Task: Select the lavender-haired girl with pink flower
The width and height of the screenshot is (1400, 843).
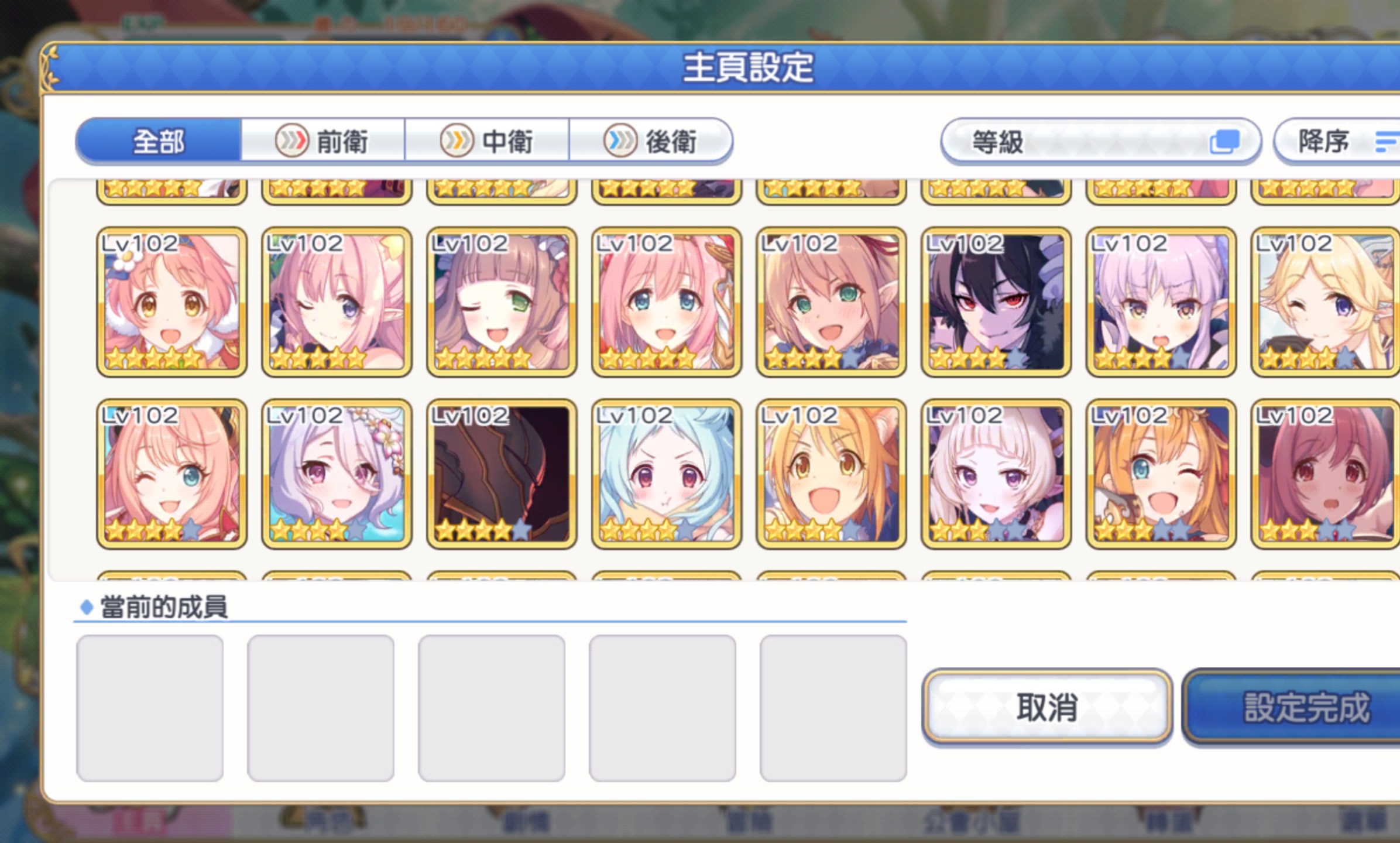Action: pyautogui.click(x=337, y=474)
